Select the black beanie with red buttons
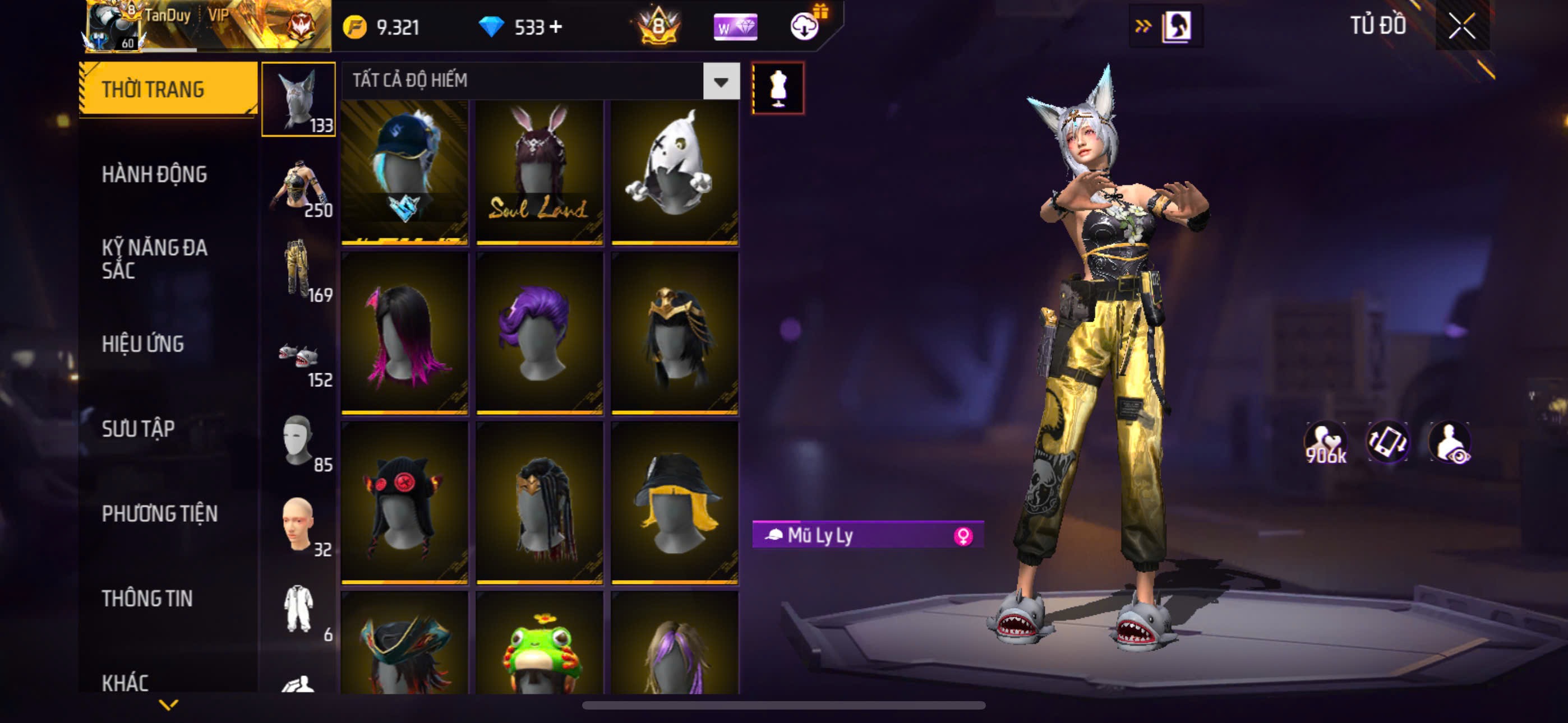 [405, 503]
